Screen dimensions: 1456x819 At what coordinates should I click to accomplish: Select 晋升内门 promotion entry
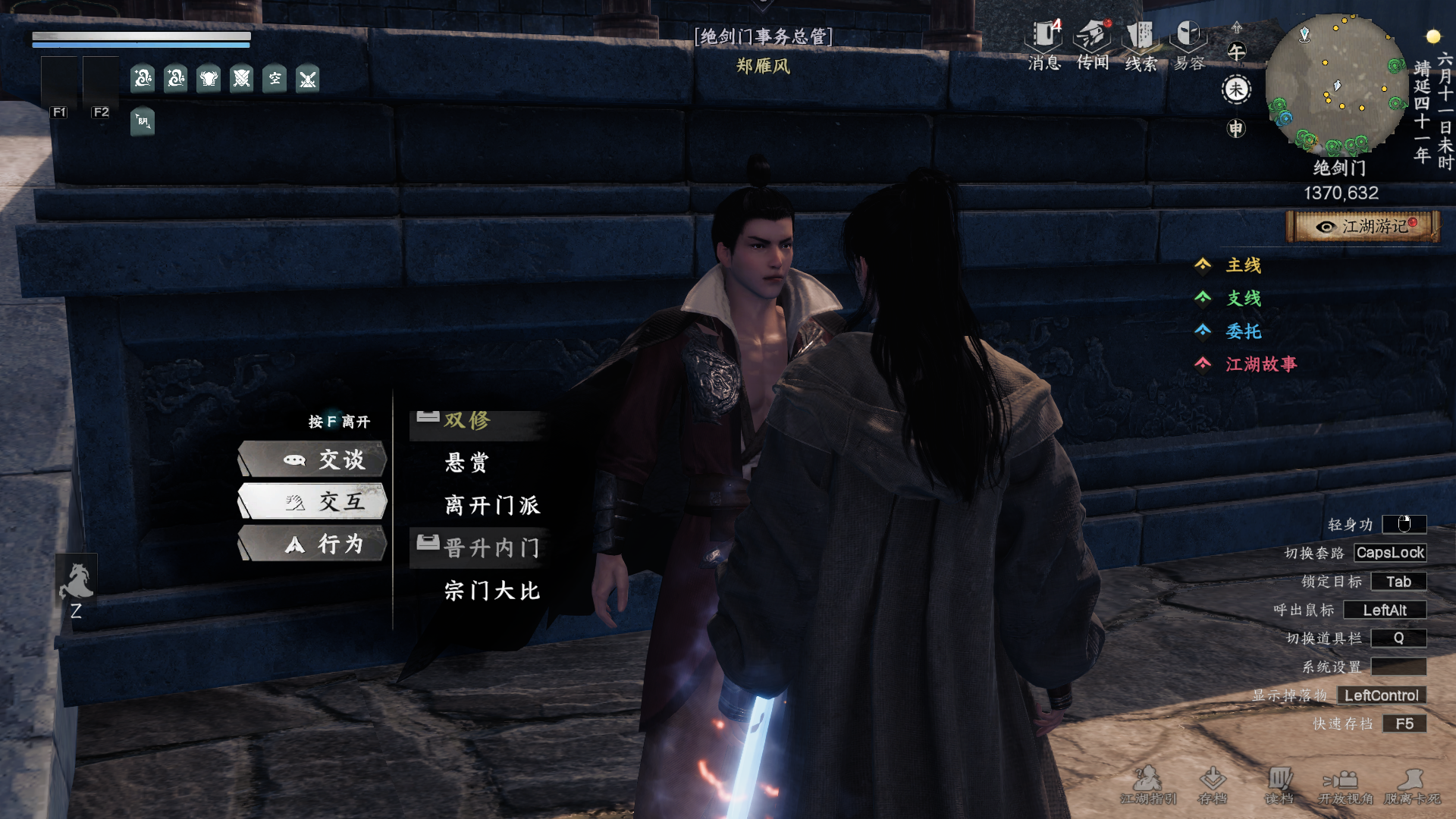tap(491, 548)
